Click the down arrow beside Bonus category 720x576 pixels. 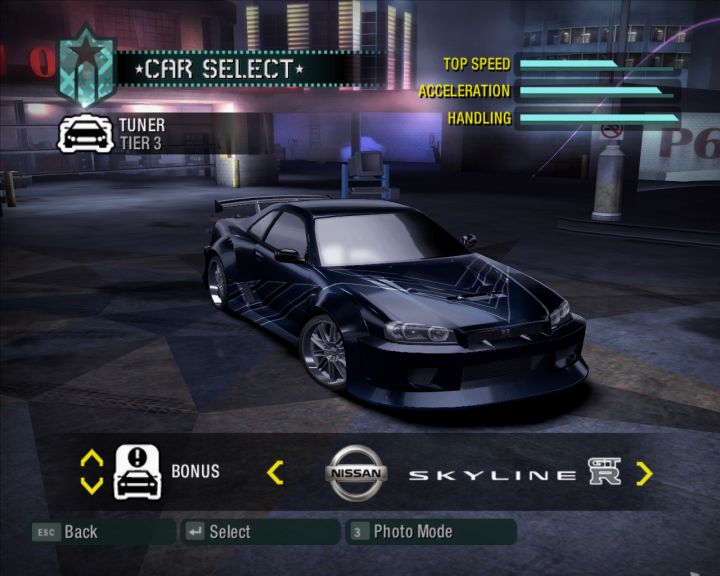click(91, 485)
